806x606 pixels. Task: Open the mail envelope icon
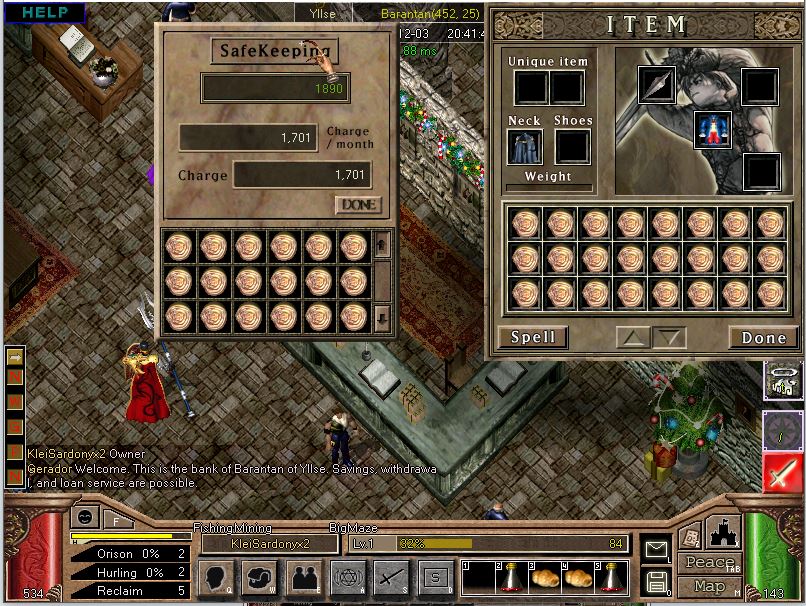656,549
